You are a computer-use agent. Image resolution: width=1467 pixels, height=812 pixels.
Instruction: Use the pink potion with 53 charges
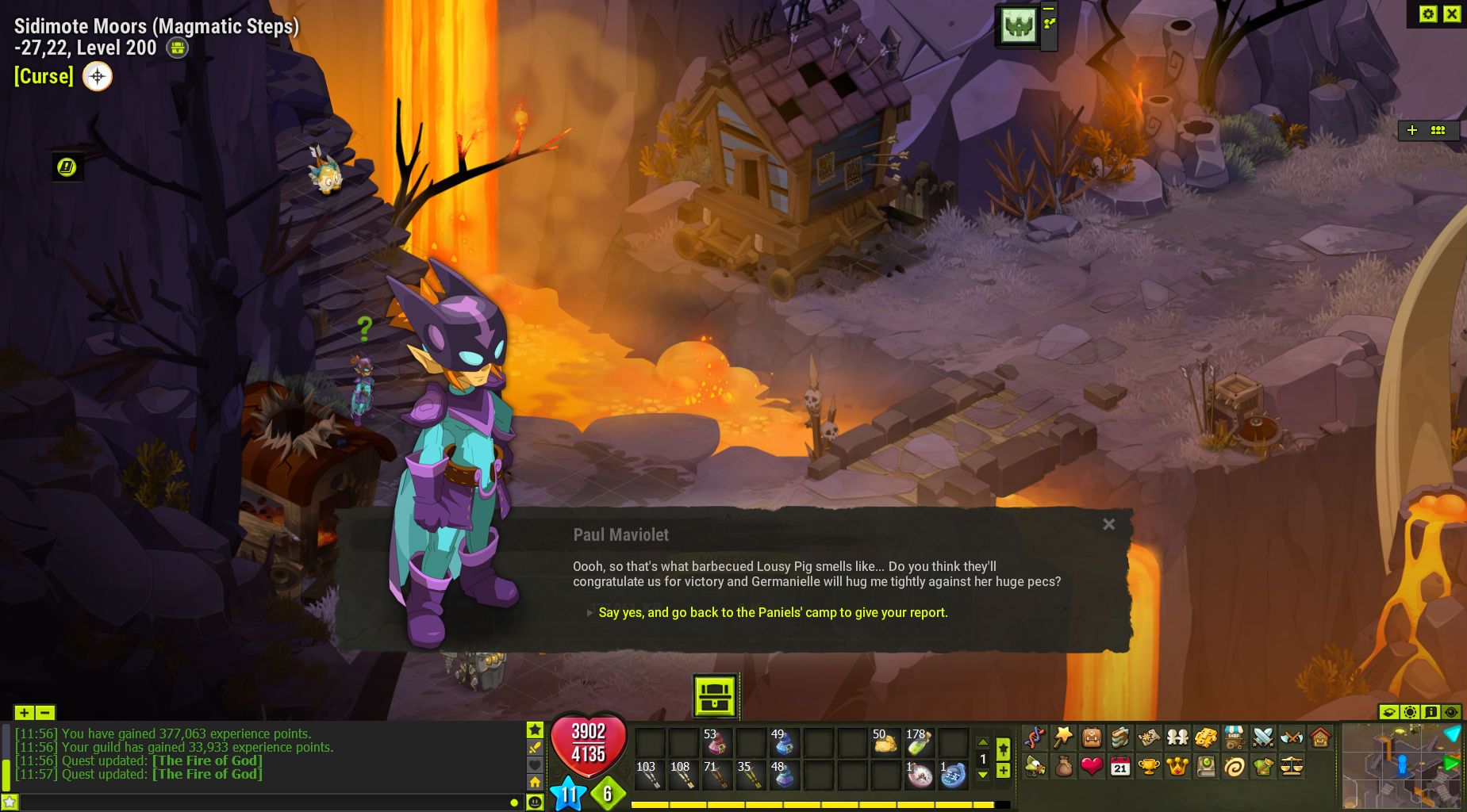coord(716,742)
